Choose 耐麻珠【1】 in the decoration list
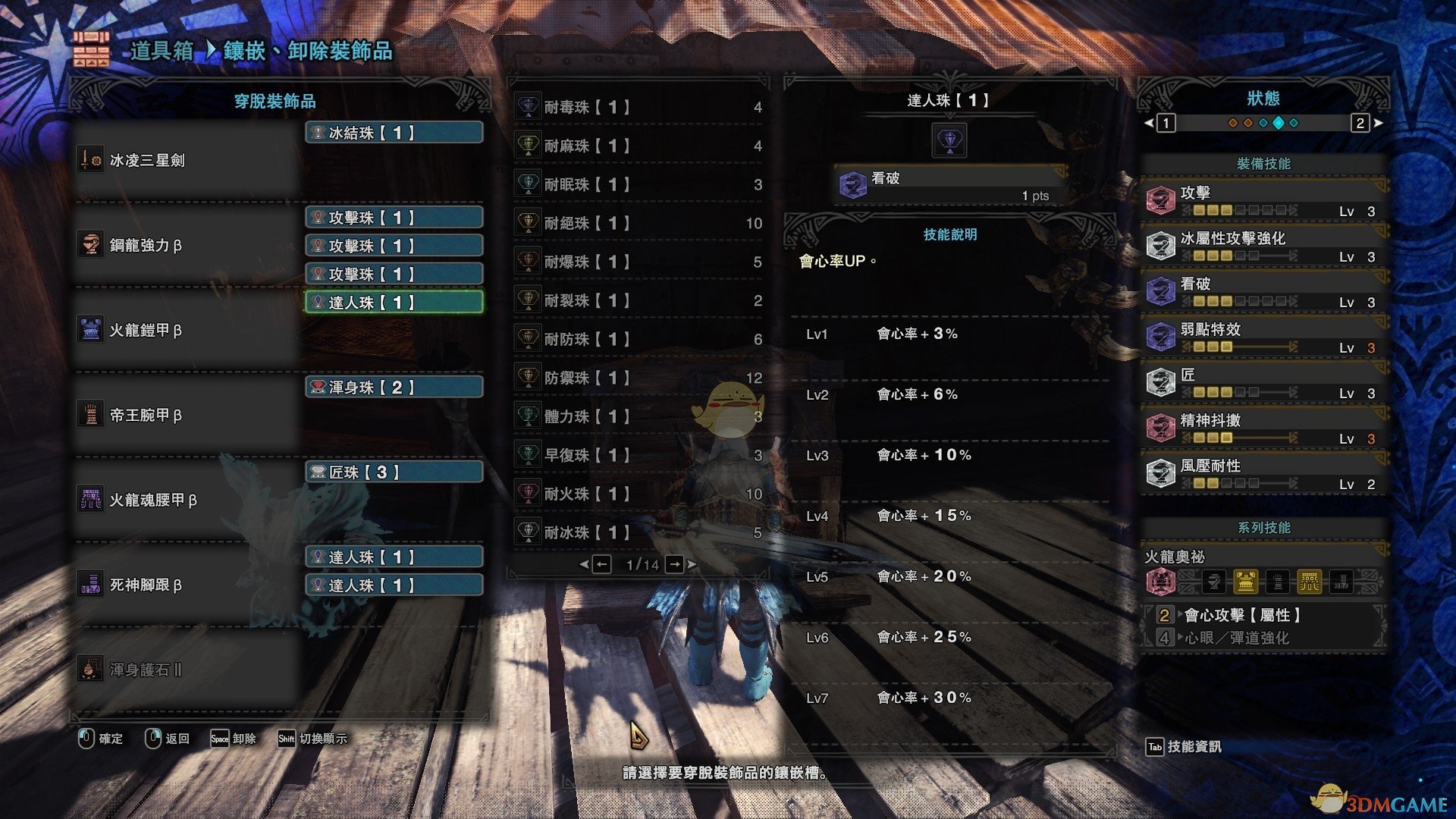This screenshot has height=819, width=1456. coord(639,146)
